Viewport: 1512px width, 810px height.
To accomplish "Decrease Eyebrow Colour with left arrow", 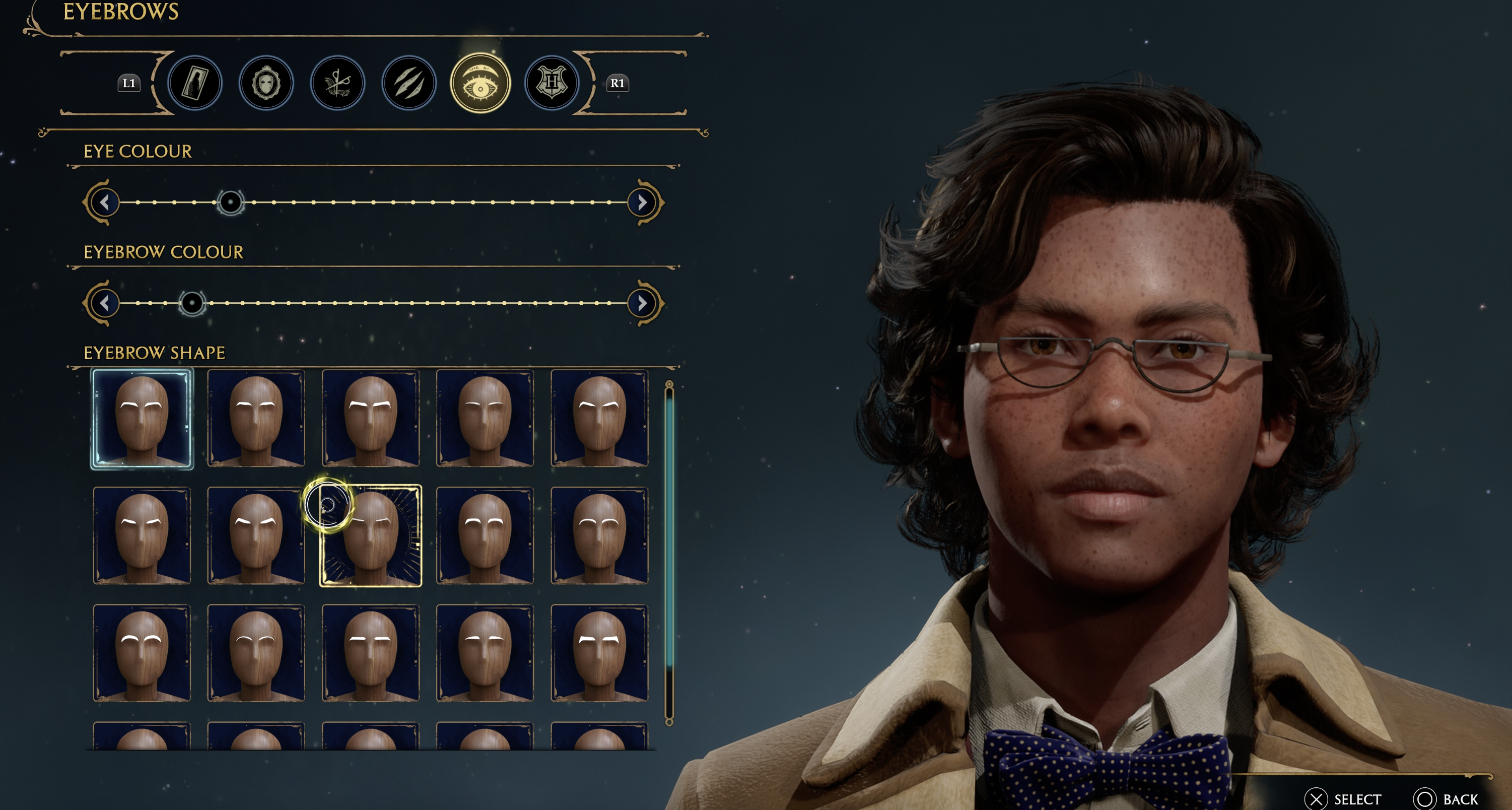I will (104, 303).
